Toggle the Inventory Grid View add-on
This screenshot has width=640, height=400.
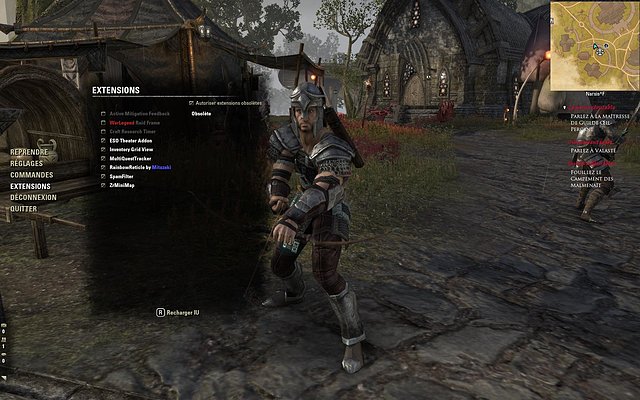click(x=102, y=150)
